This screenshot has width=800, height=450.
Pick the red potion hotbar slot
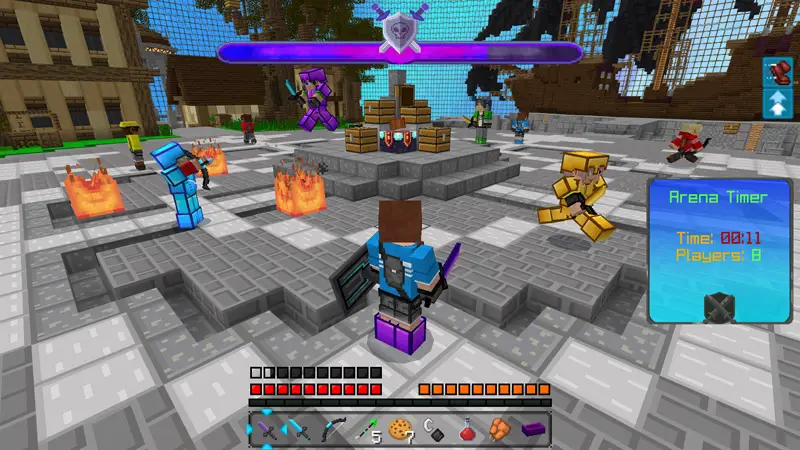click(x=466, y=430)
